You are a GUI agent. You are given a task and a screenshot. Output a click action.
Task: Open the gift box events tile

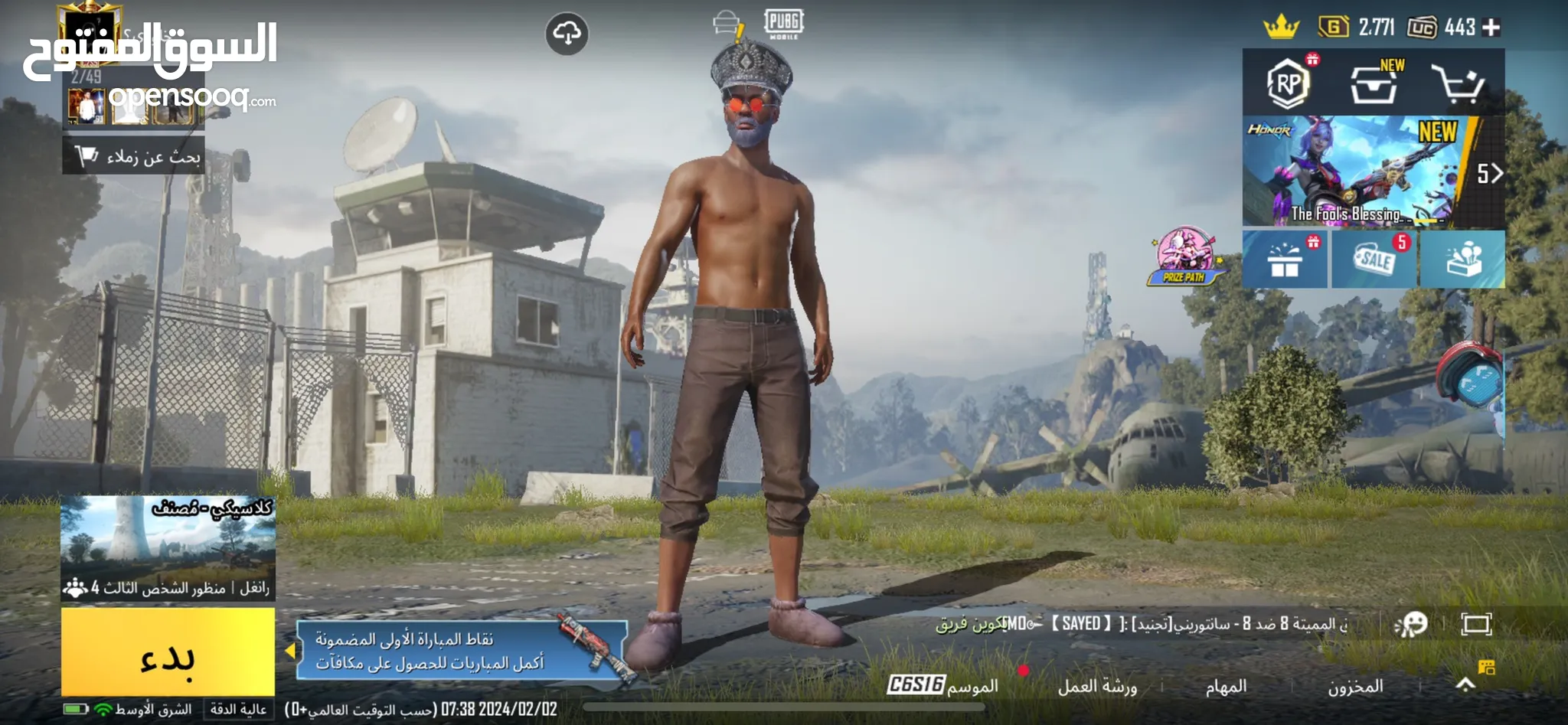[1285, 260]
